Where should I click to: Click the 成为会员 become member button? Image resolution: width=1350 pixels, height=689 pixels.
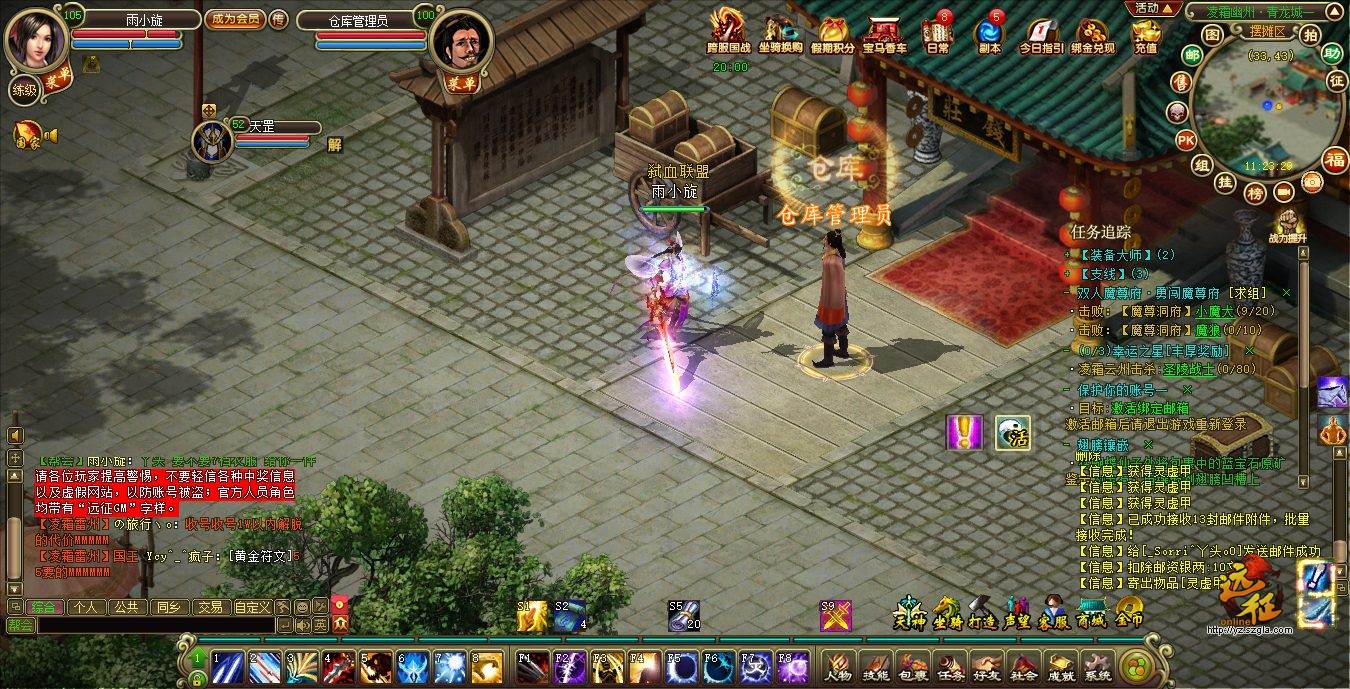click(234, 19)
